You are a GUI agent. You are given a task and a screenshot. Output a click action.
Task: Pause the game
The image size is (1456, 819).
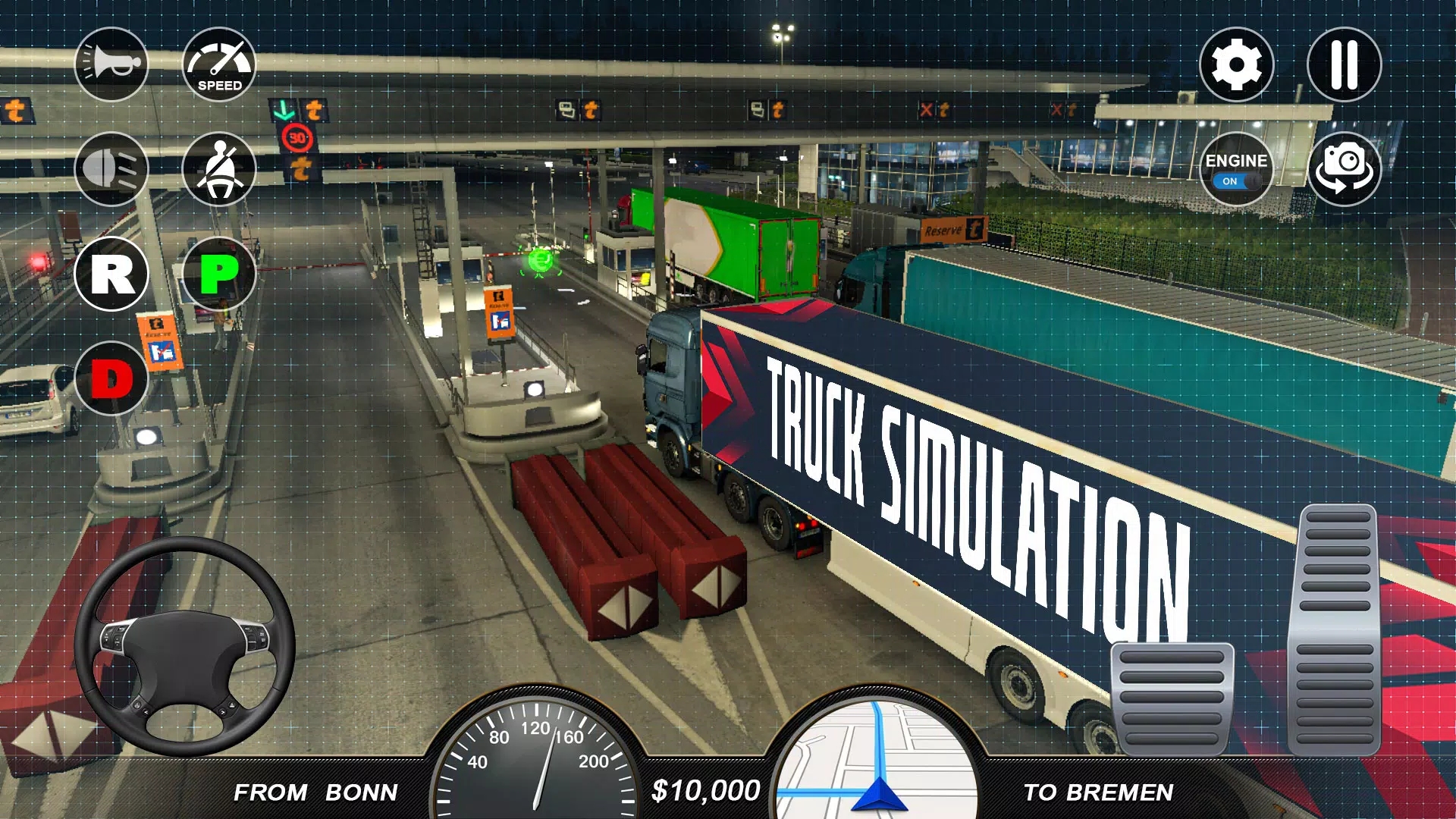pos(1344,64)
